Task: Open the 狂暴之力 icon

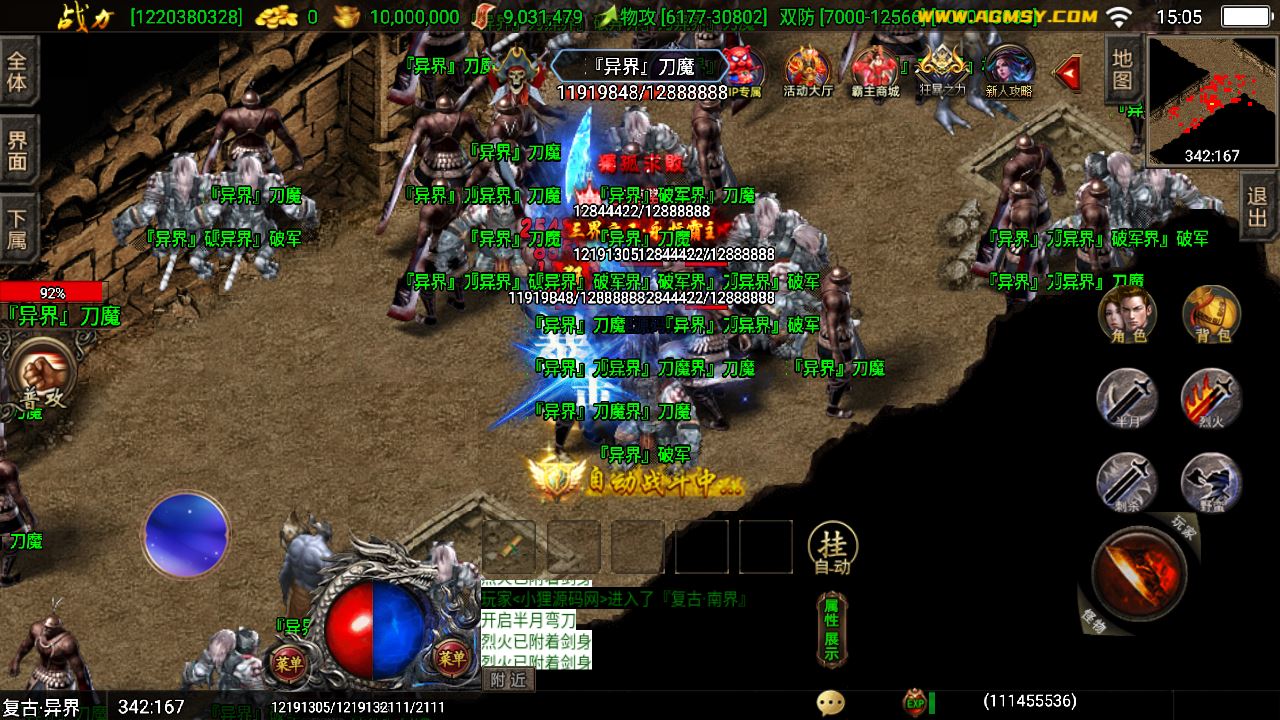Action: point(941,71)
